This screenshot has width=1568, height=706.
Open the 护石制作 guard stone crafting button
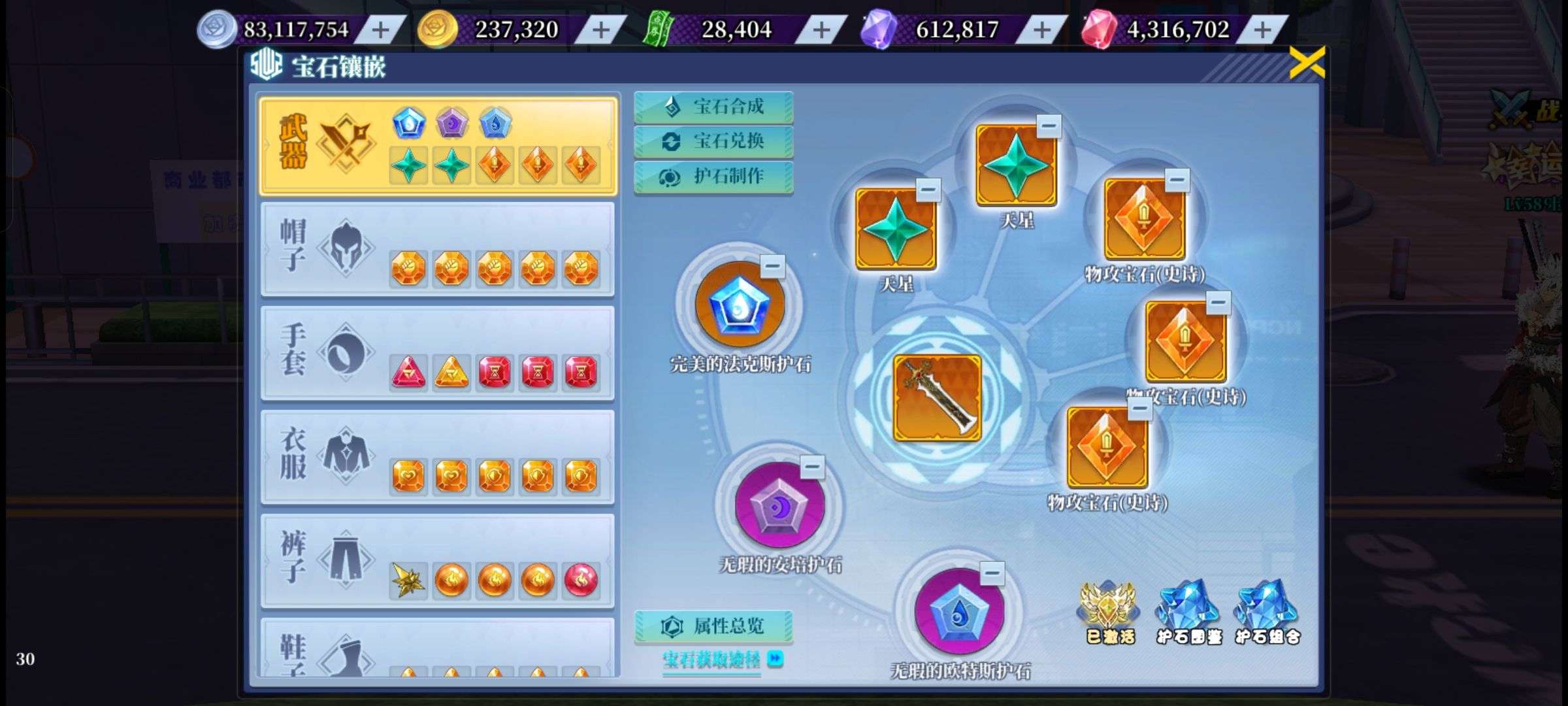713,176
